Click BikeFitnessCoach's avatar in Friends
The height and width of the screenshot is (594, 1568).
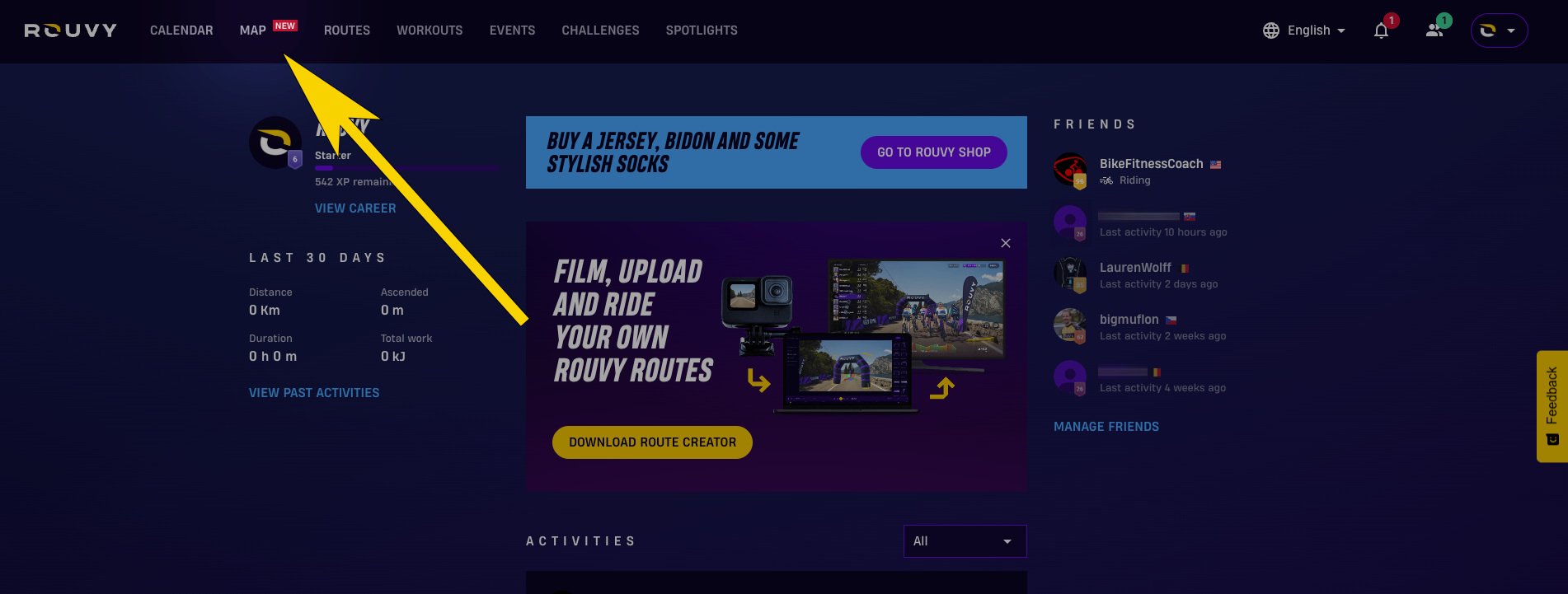tap(1069, 171)
